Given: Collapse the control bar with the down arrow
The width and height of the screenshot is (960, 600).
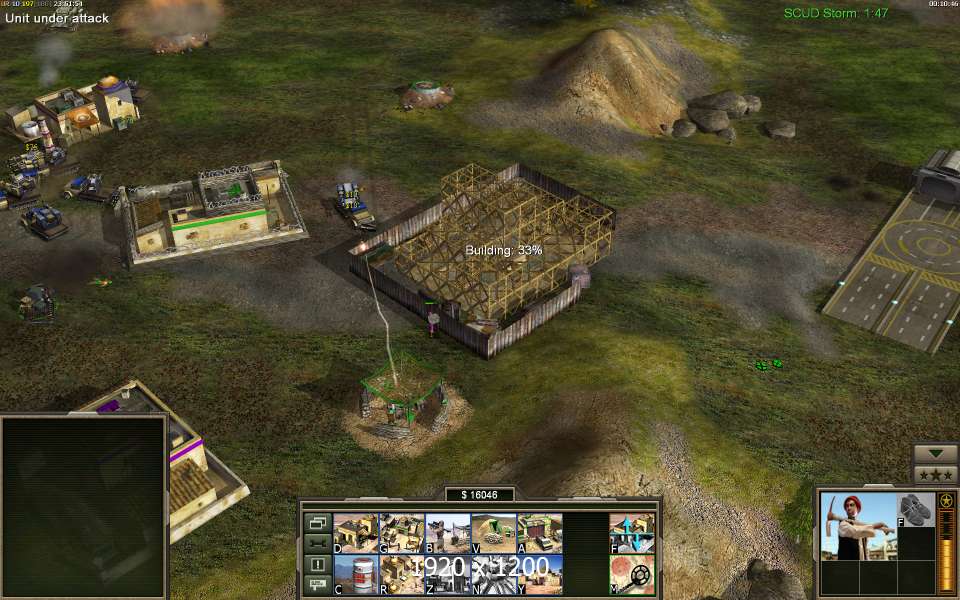Looking at the screenshot, I should point(935,453).
